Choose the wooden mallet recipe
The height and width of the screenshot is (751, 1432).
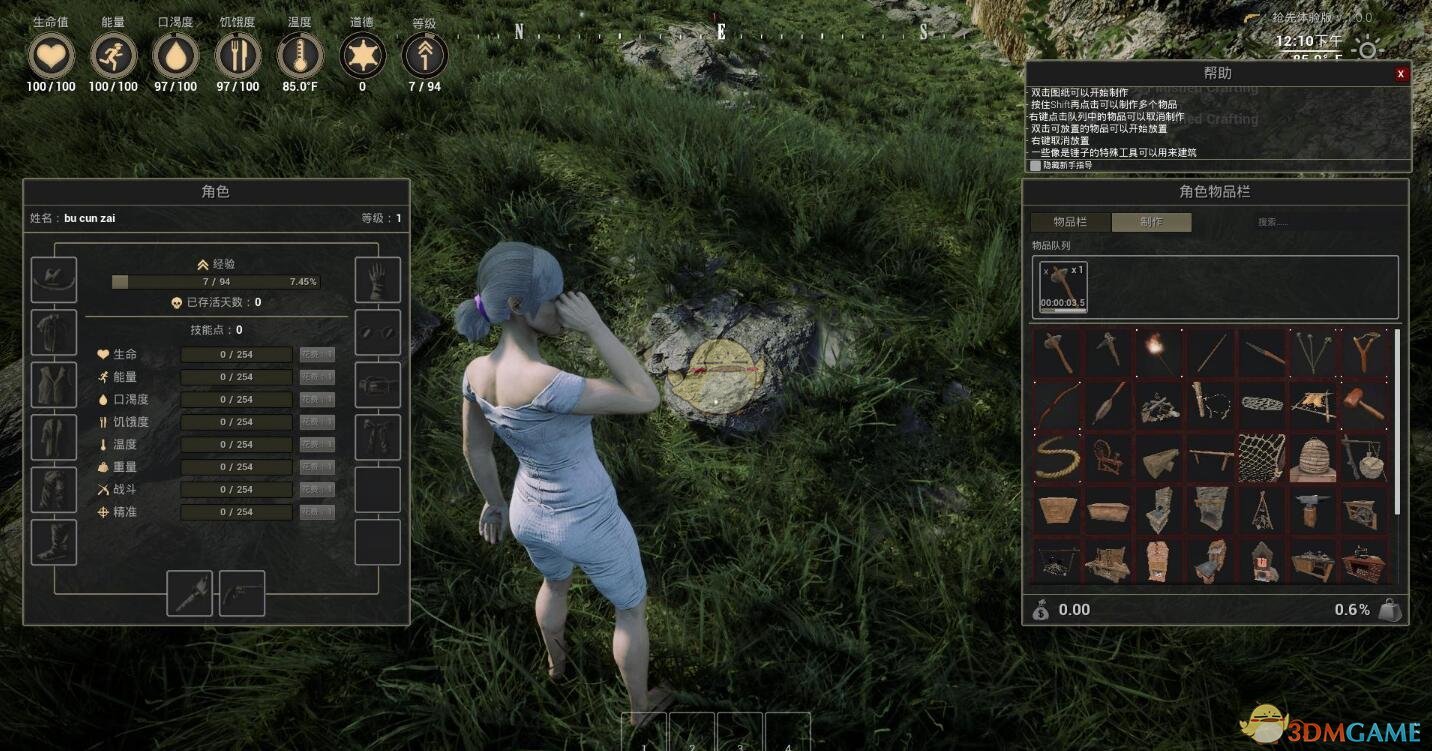point(1363,405)
